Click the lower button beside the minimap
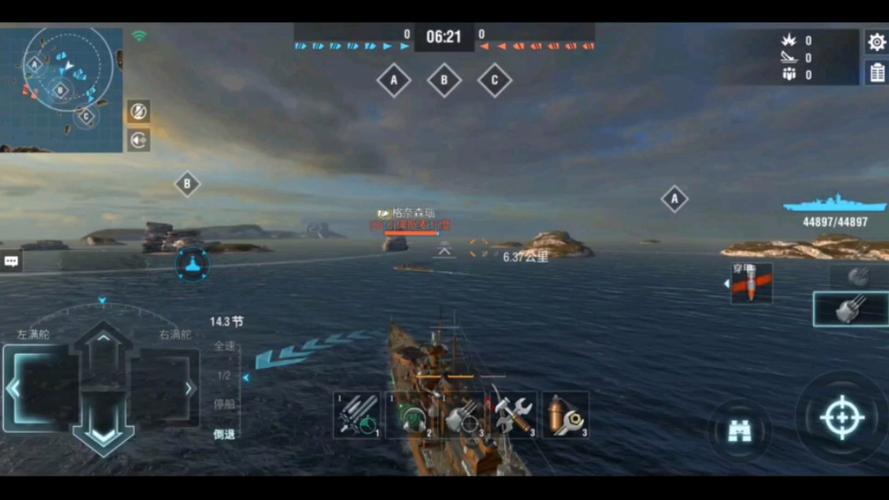Screen dimensions: 889x500 138,140
